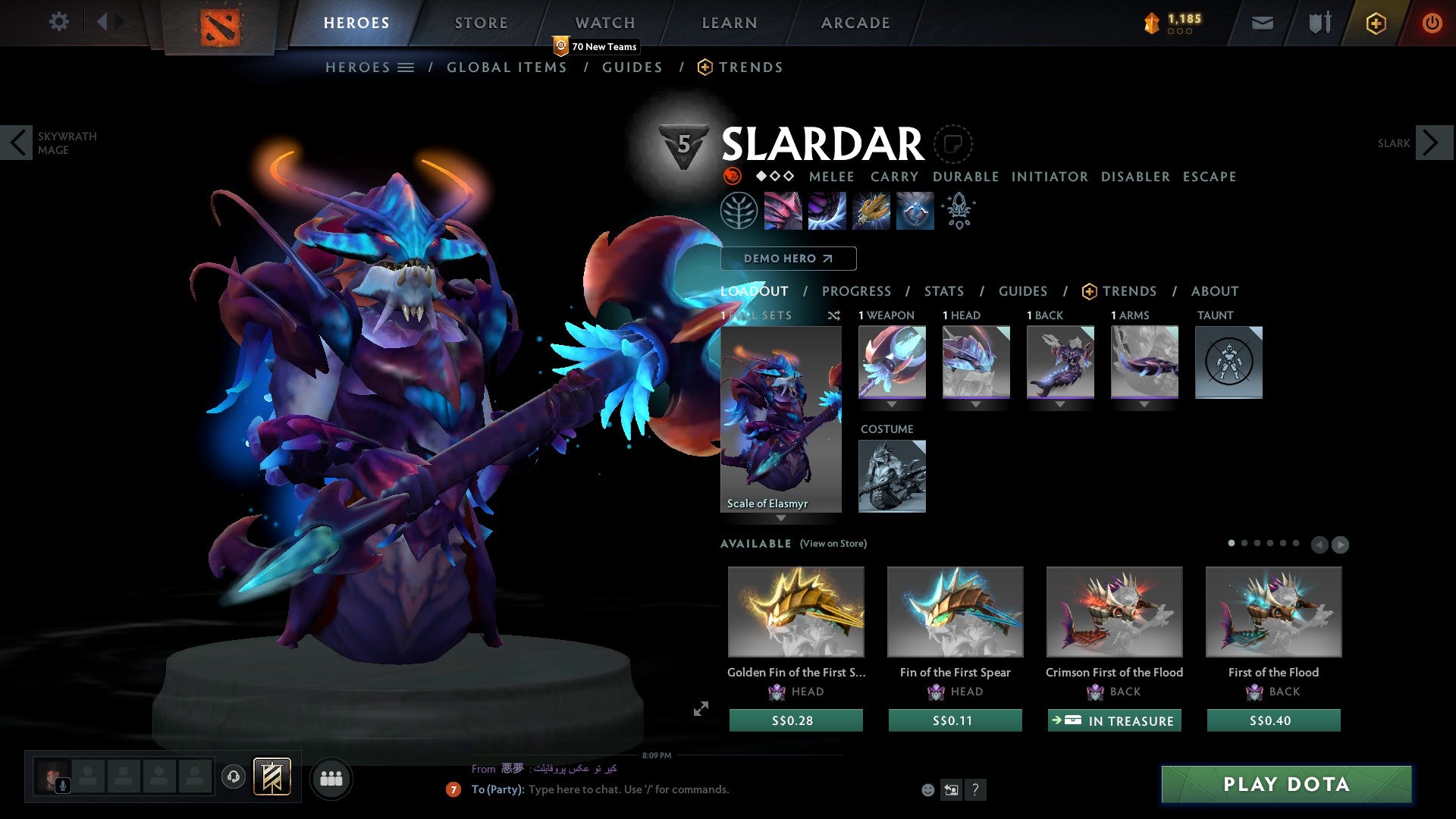
Task: Open the Aghanim's Shard upgrade icon
Action: tap(958, 211)
